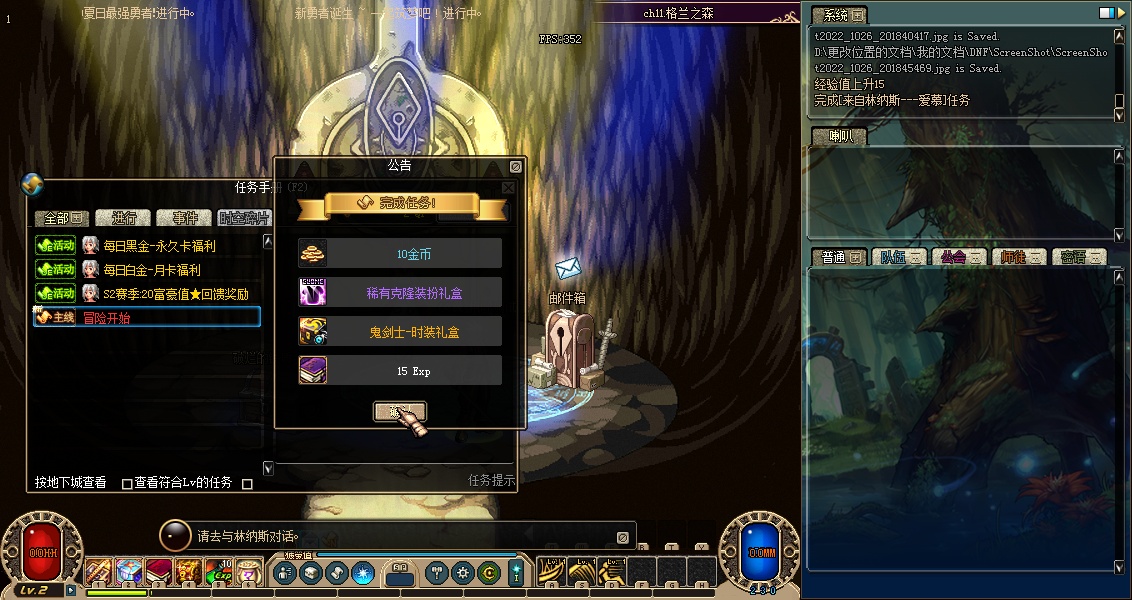Switch chat to the 普通 channel tab
This screenshot has width=1132, height=600.
tap(838, 257)
